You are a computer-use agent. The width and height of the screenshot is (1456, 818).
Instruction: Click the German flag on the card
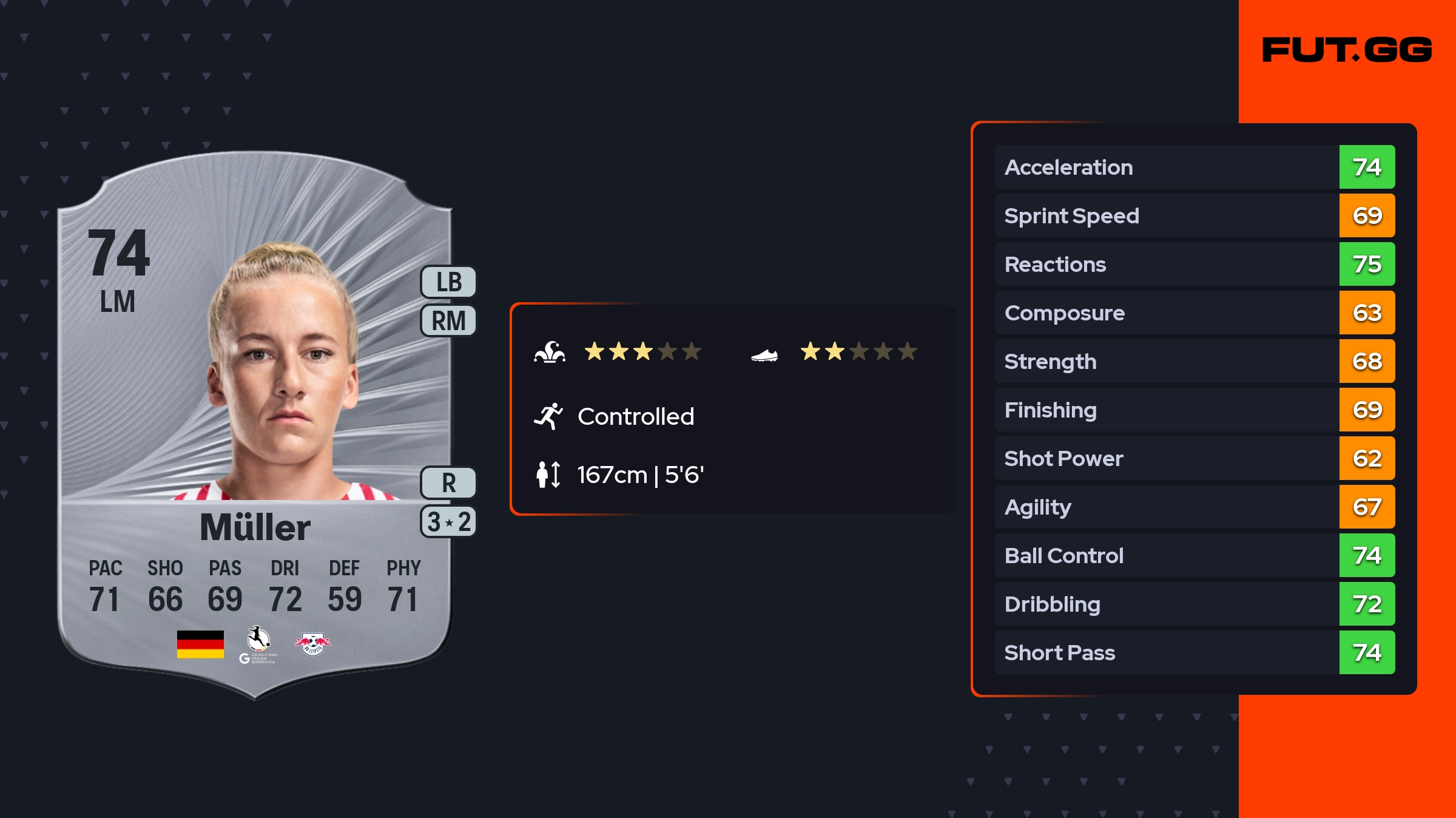tap(200, 644)
